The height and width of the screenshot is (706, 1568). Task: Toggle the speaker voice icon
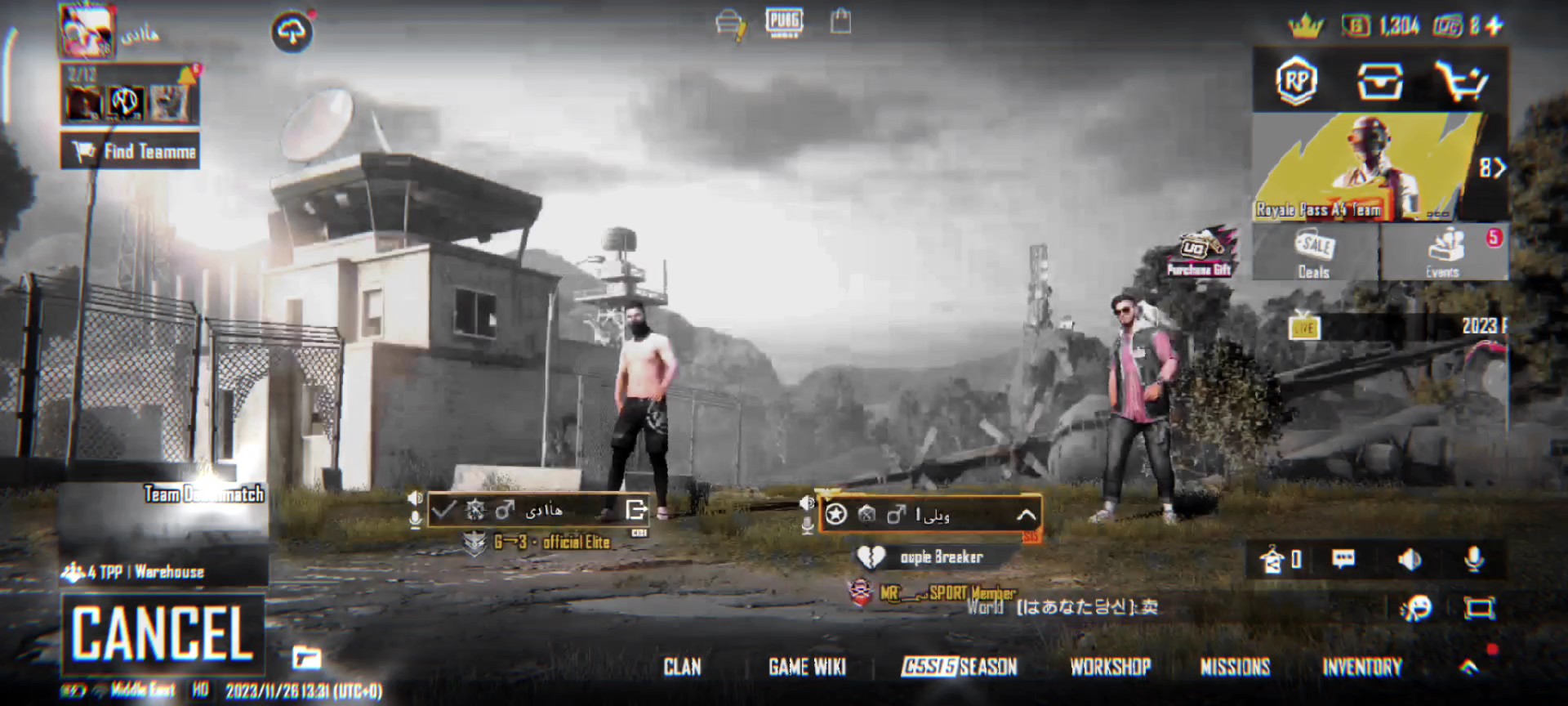1410,560
